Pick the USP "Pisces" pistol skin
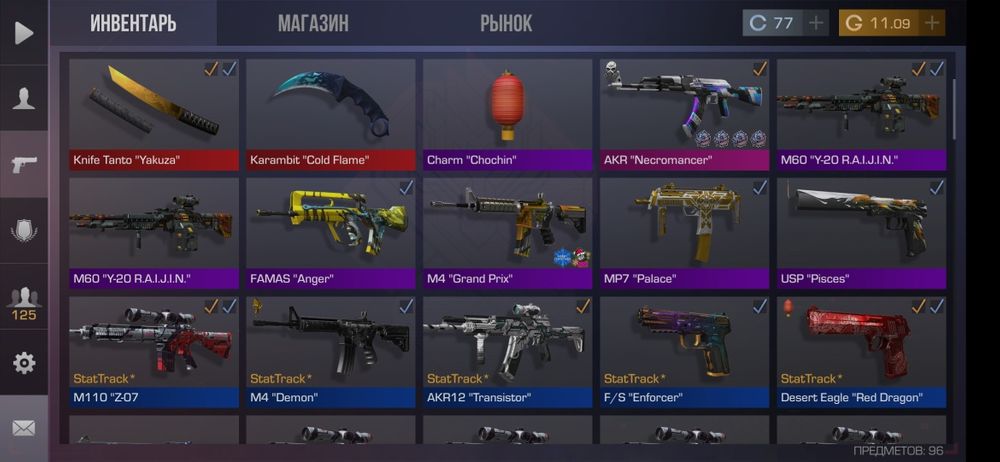The height and width of the screenshot is (462, 1000). [861, 232]
